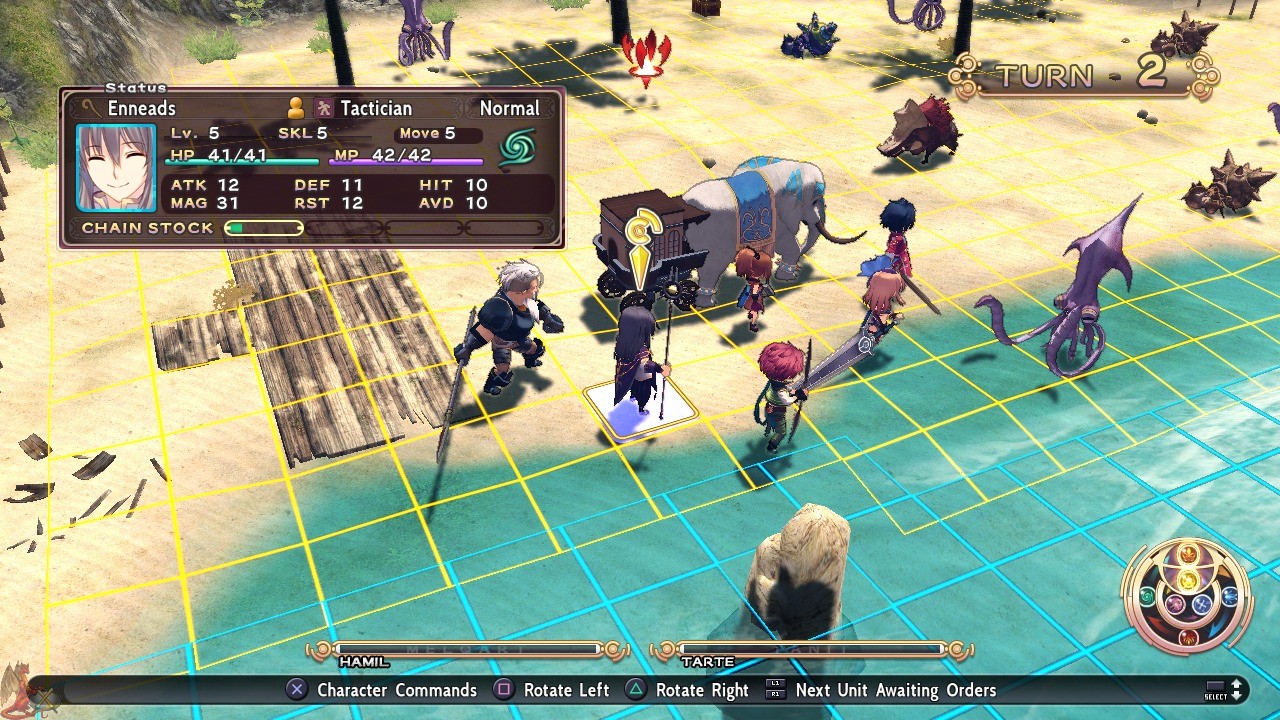Click the yellow orb in the element wheel
Viewport: 1280px width, 720px height.
point(1187,580)
